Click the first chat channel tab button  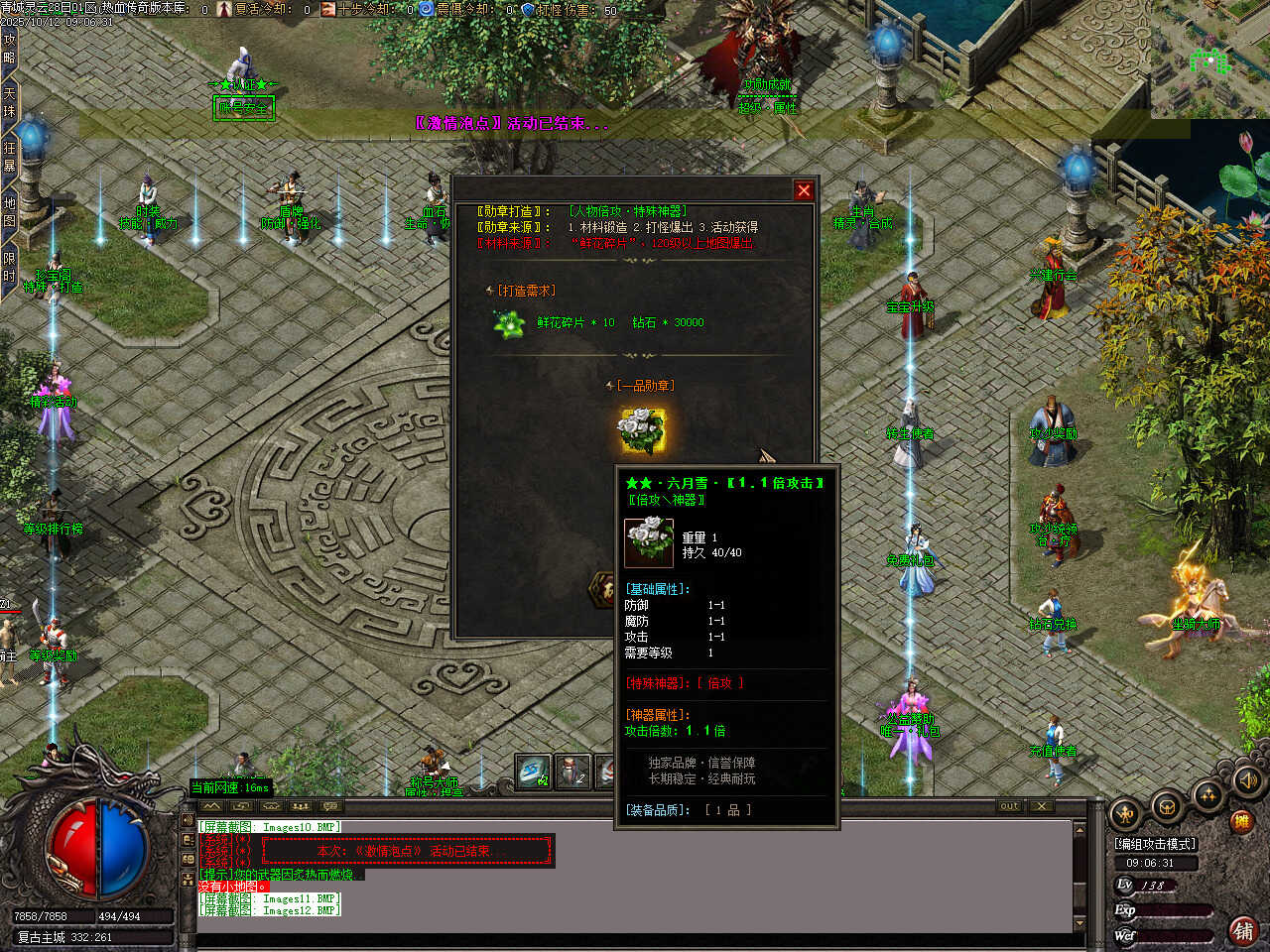(x=211, y=807)
